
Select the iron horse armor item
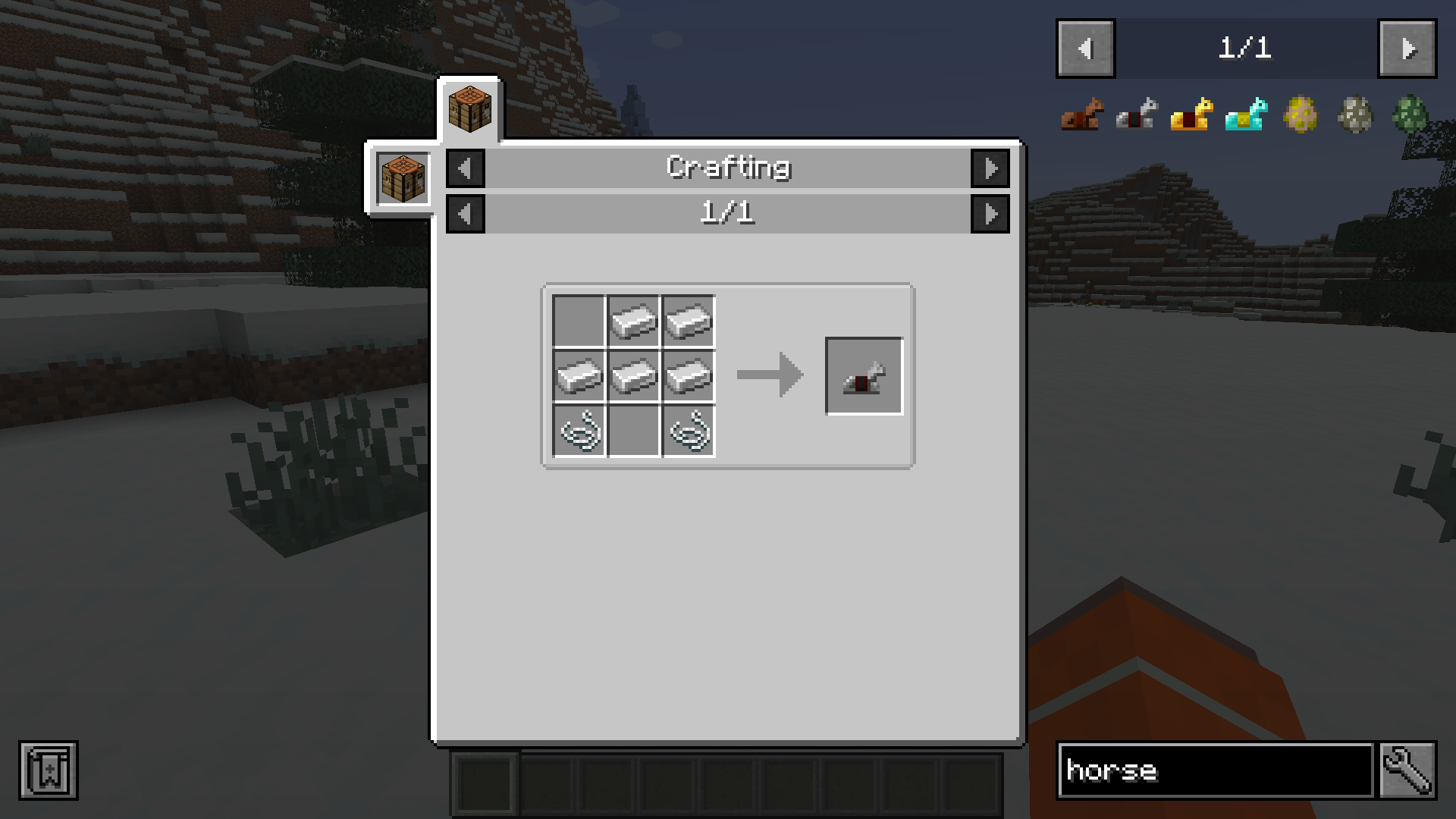[x=1135, y=114]
